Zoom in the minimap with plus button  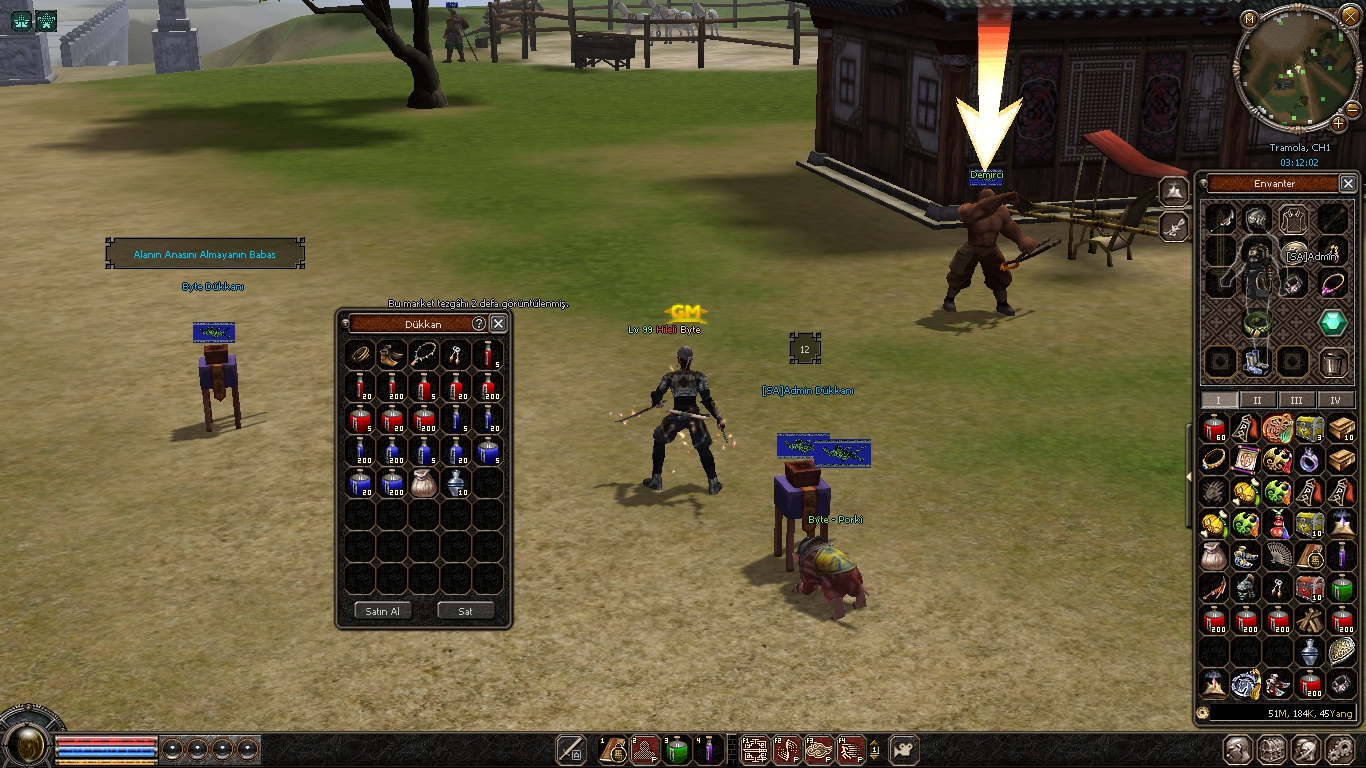[1339, 123]
